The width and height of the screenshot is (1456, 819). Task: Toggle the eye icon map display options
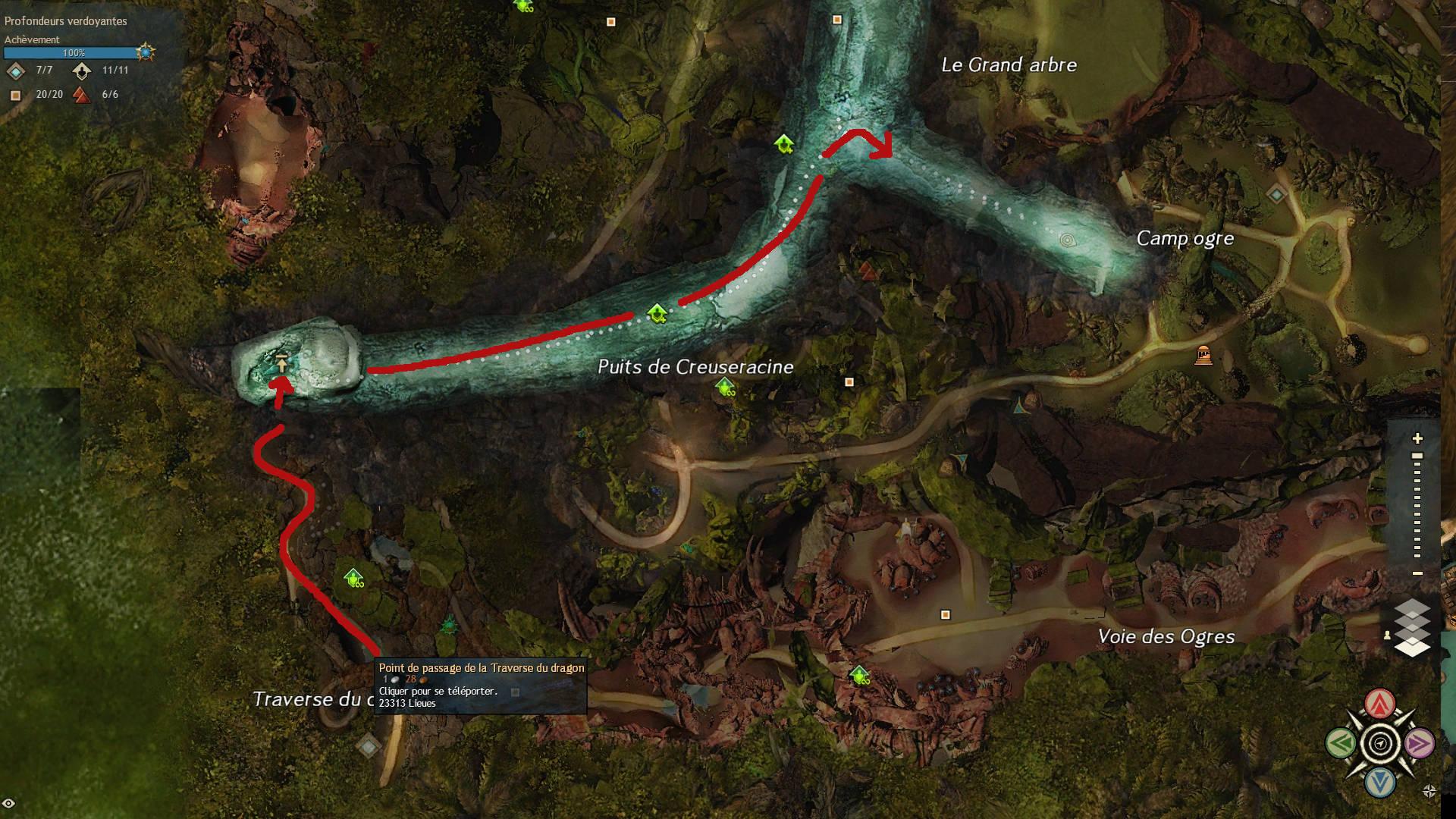pyautogui.click(x=9, y=804)
